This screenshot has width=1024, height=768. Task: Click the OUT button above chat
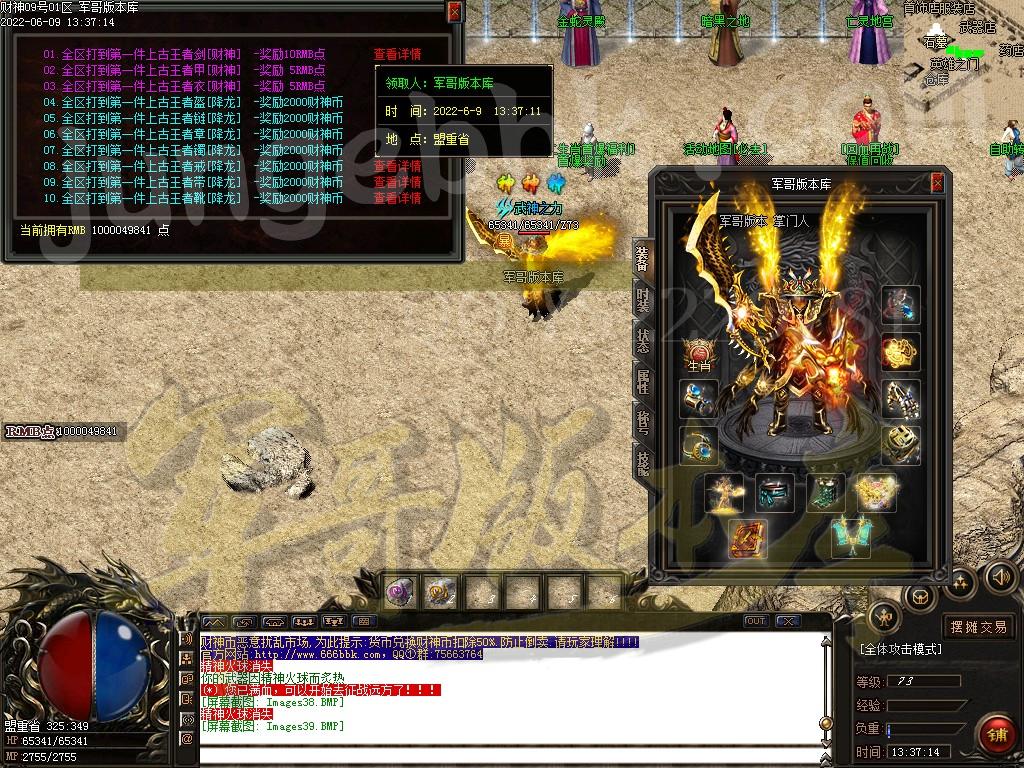[756, 621]
